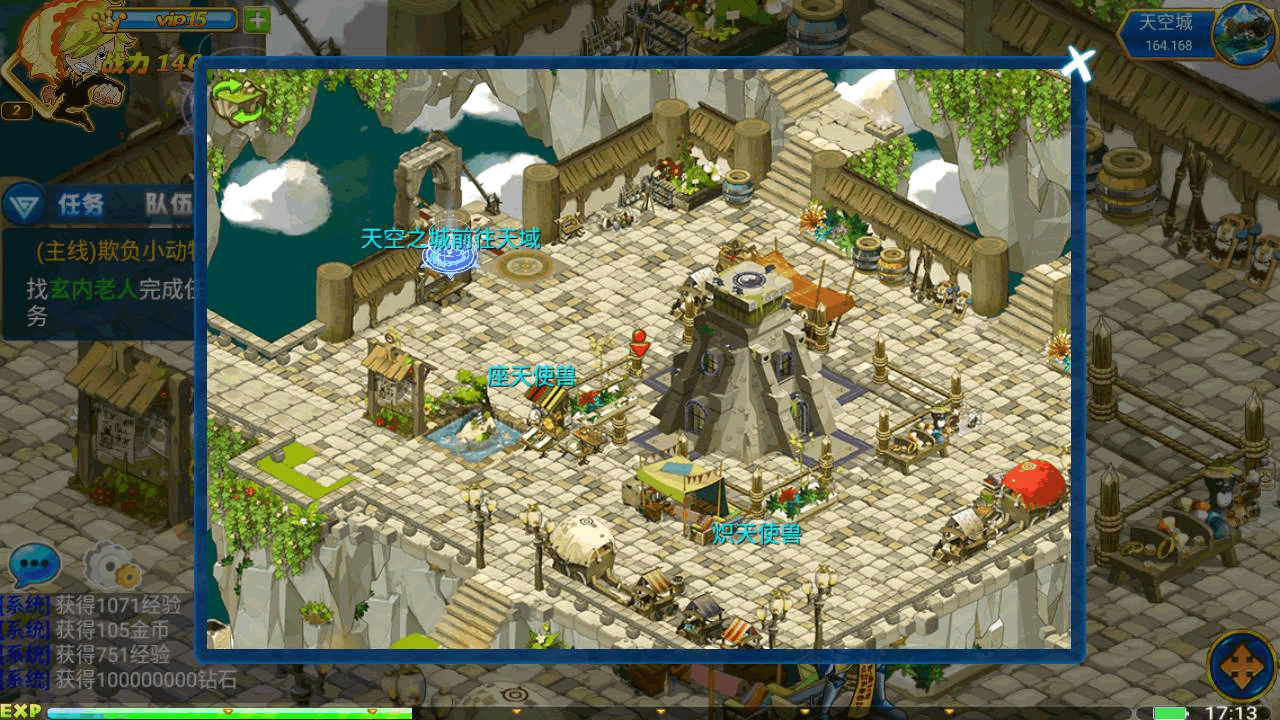
Task: Select the 天空之城前往天域 portal label
Action: 450,239
